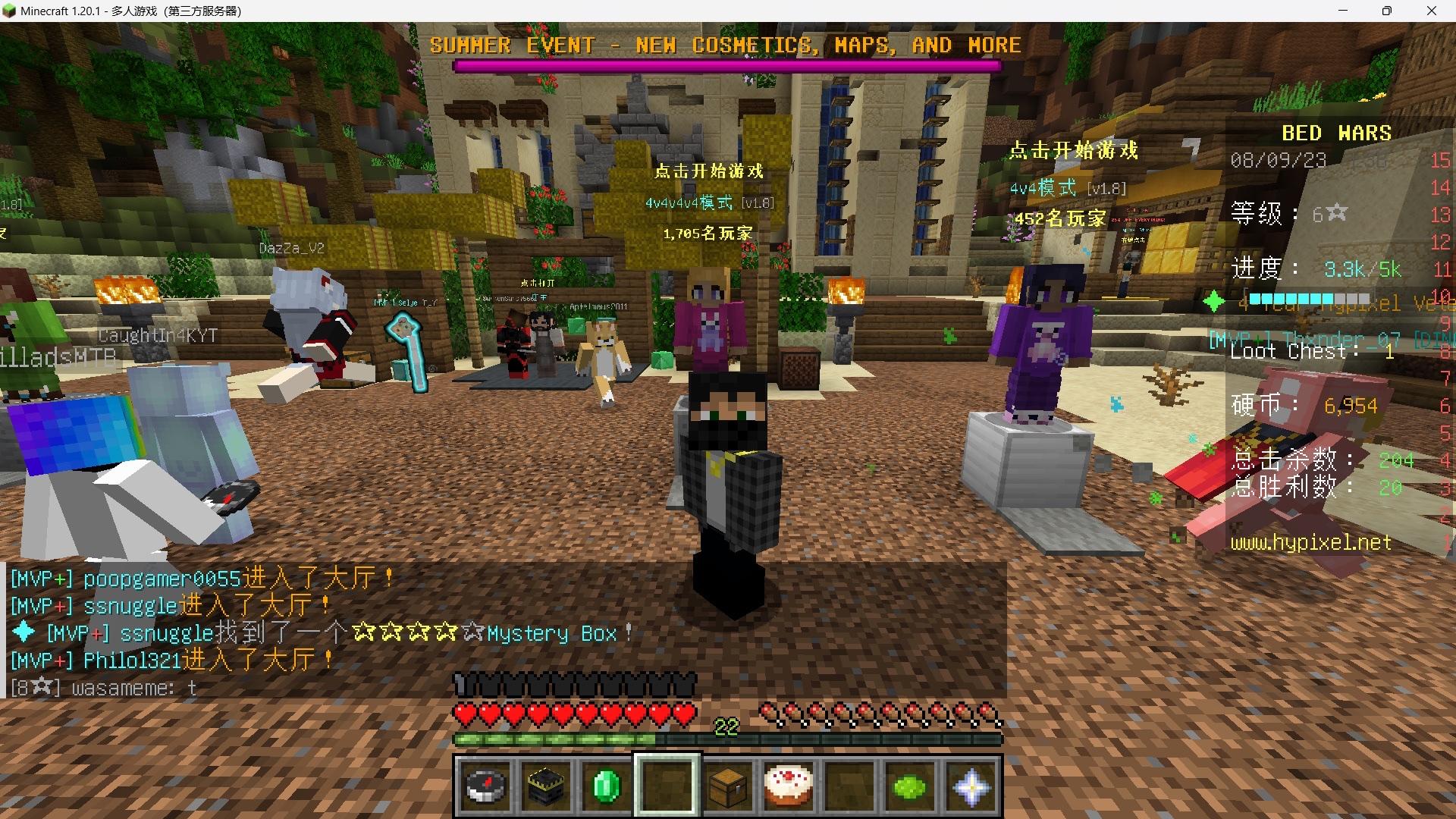
Task: Select the compass Game Menu in the hotbar
Action: (485, 786)
